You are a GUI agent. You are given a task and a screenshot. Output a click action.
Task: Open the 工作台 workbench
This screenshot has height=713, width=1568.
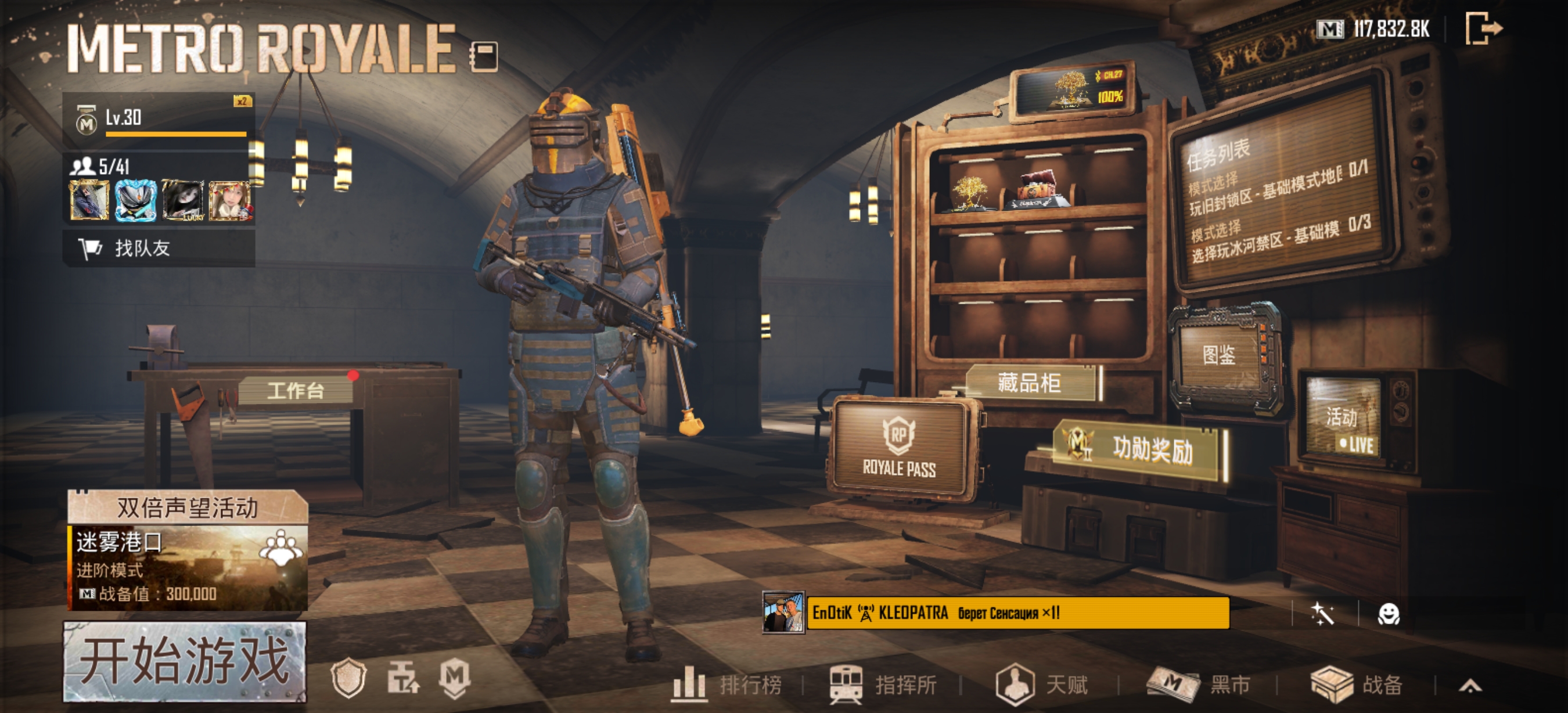(295, 390)
